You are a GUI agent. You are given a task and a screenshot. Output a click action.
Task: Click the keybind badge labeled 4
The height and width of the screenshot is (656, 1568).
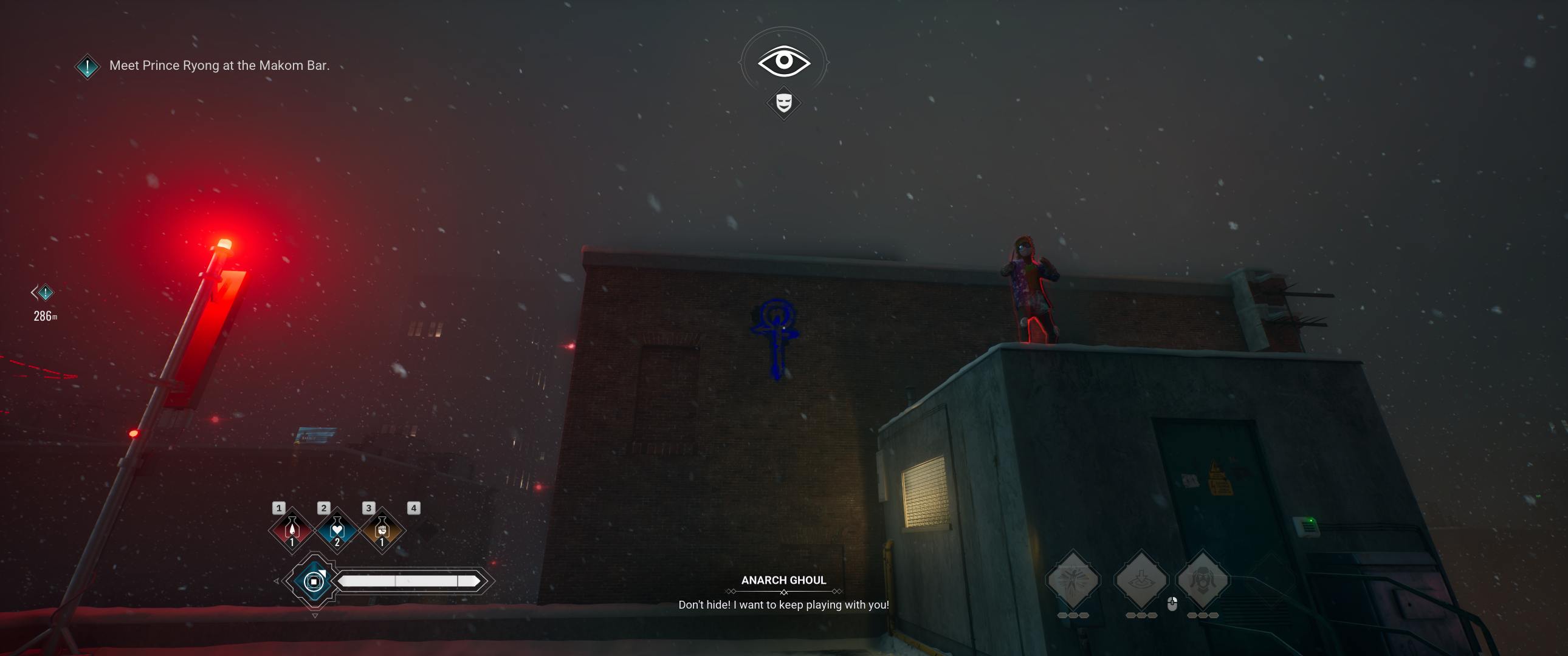click(415, 509)
